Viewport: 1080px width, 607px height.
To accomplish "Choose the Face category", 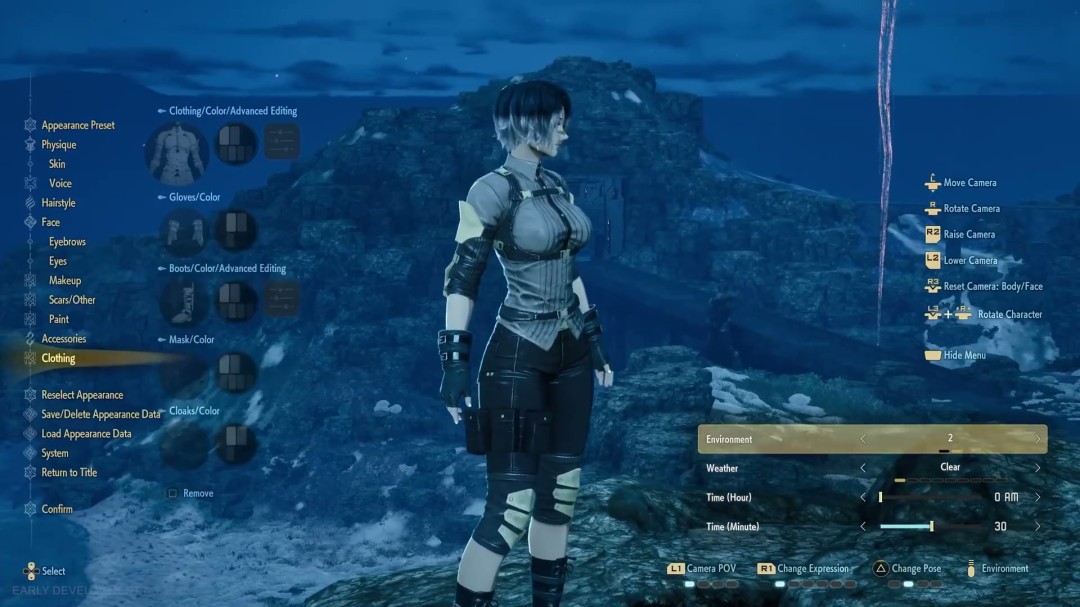I will point(50,222).
